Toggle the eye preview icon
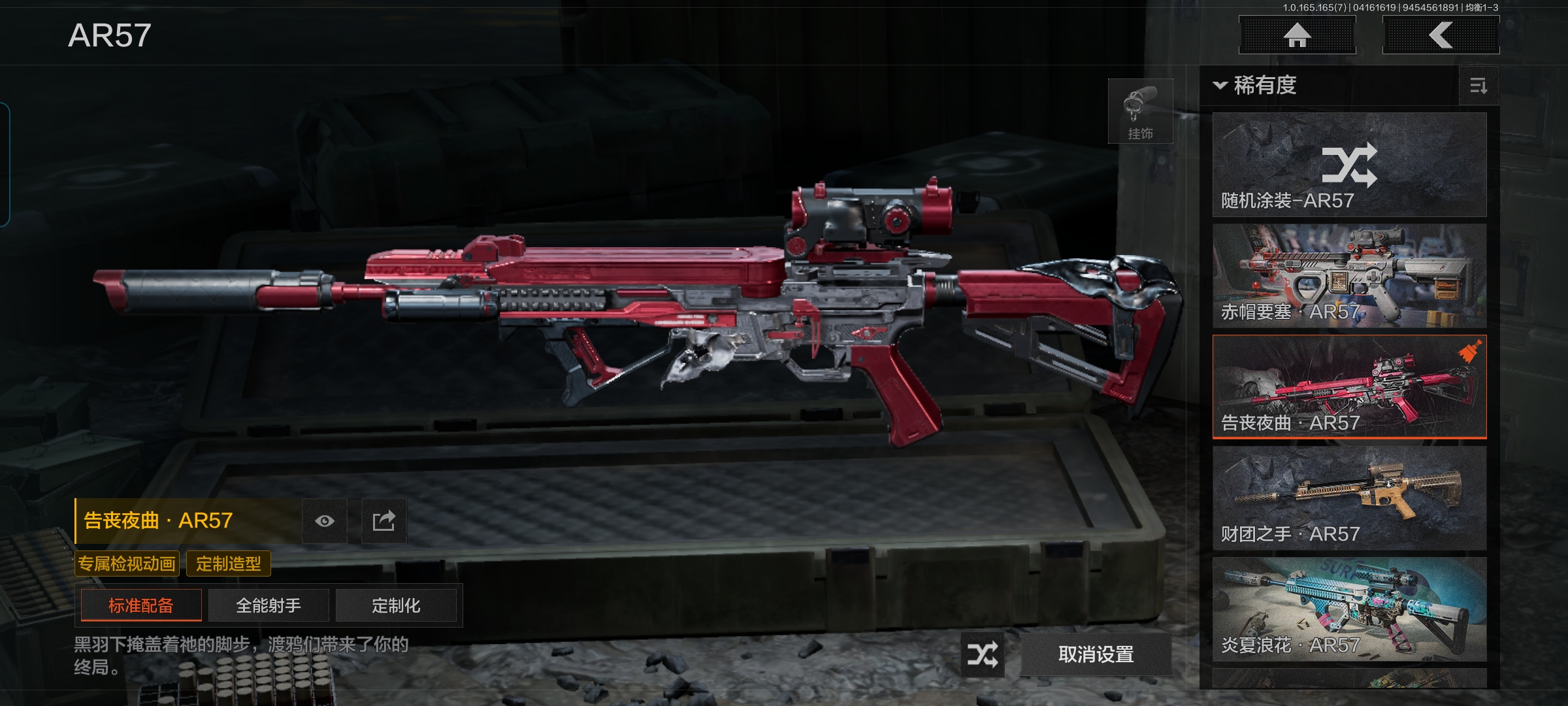This screenshot has width=1568, height=706. (x=325, y=521)
